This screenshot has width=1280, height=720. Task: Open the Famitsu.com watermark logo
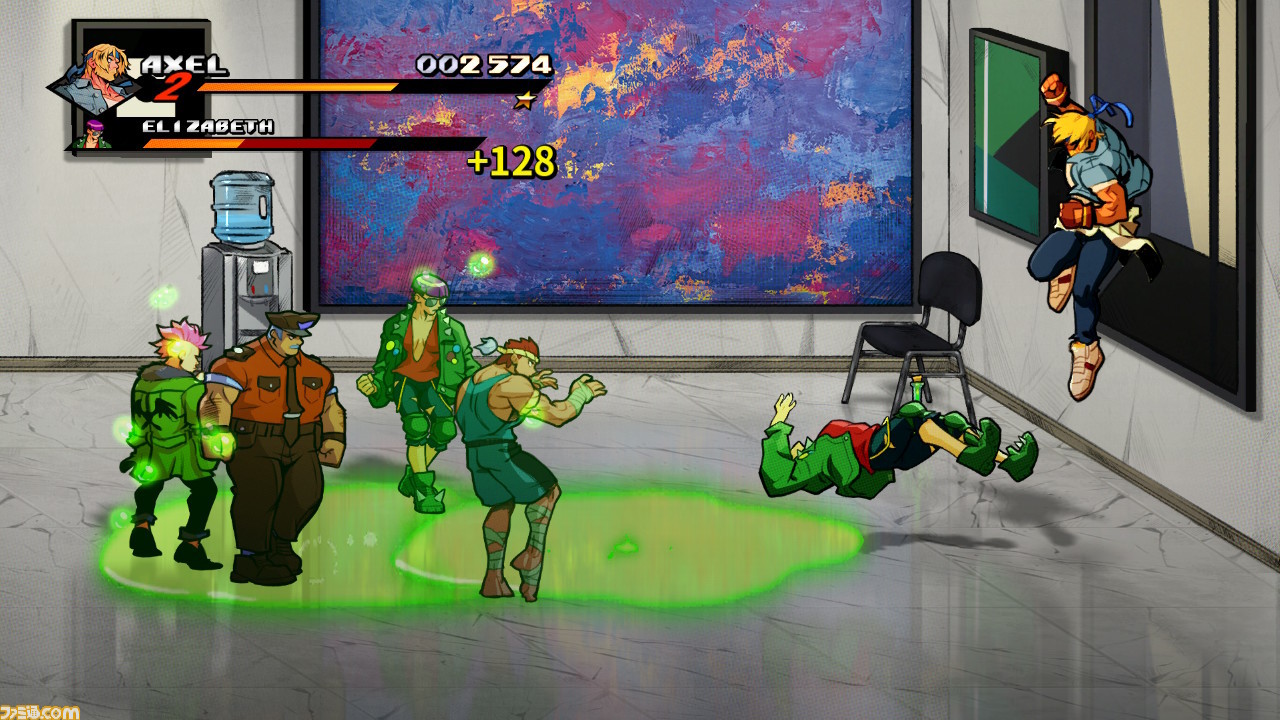[x=40, y=711]
